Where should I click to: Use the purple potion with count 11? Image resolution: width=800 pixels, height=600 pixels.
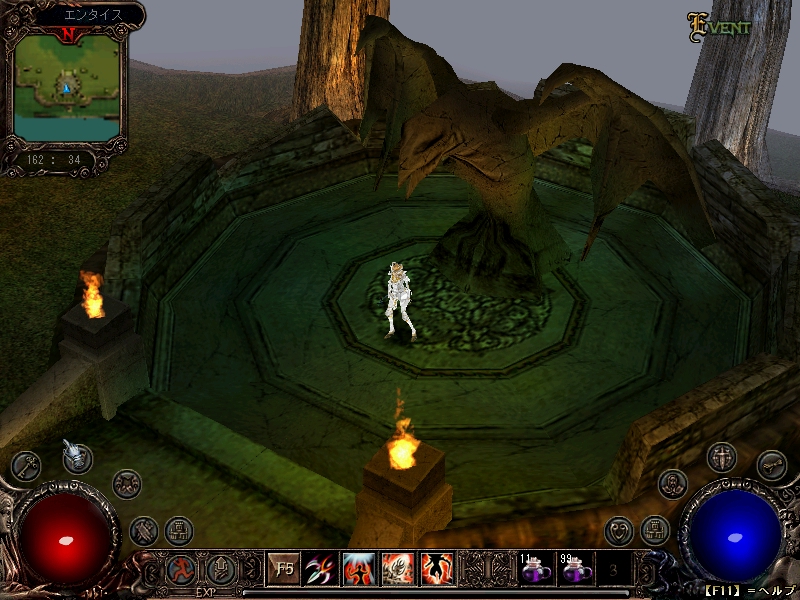pyautogui.click(x=535, y=570)
